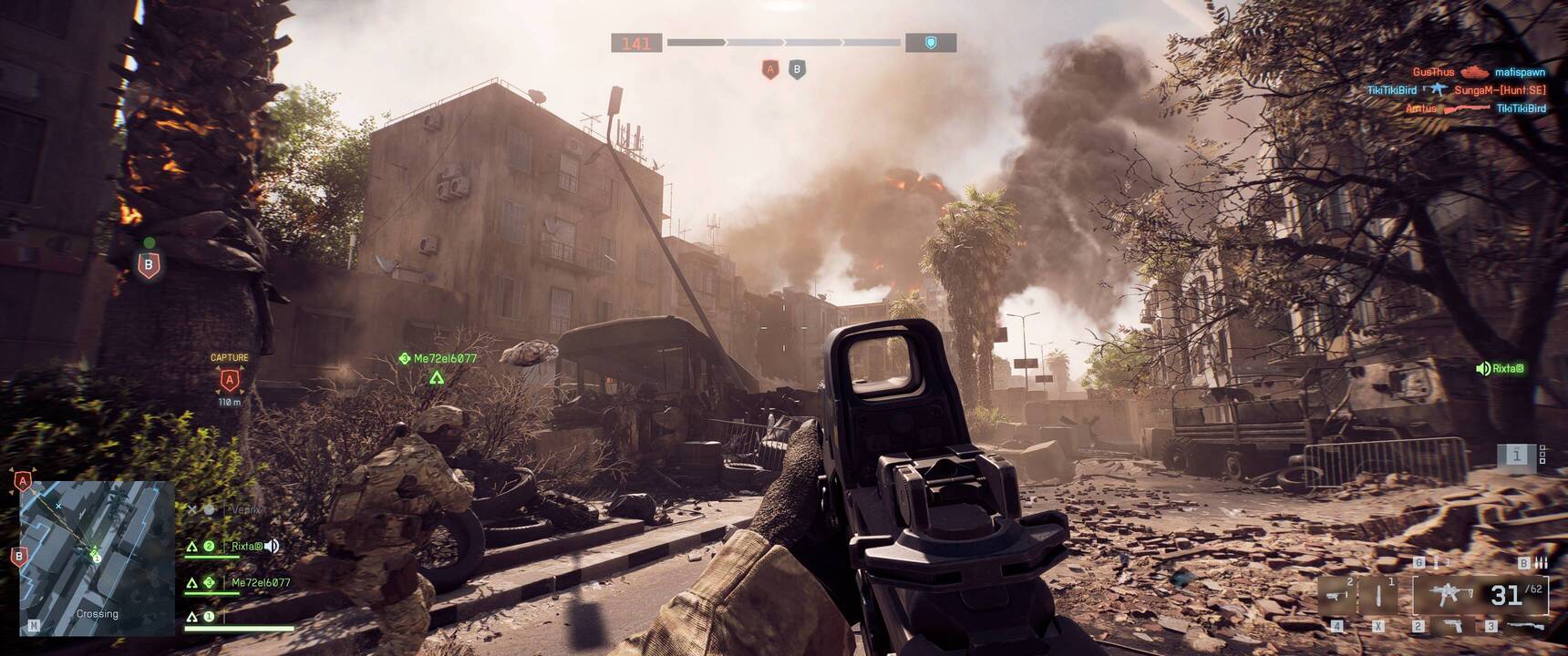
Task: Select squad member Rixta in the squad list
Action: (246, 547)
